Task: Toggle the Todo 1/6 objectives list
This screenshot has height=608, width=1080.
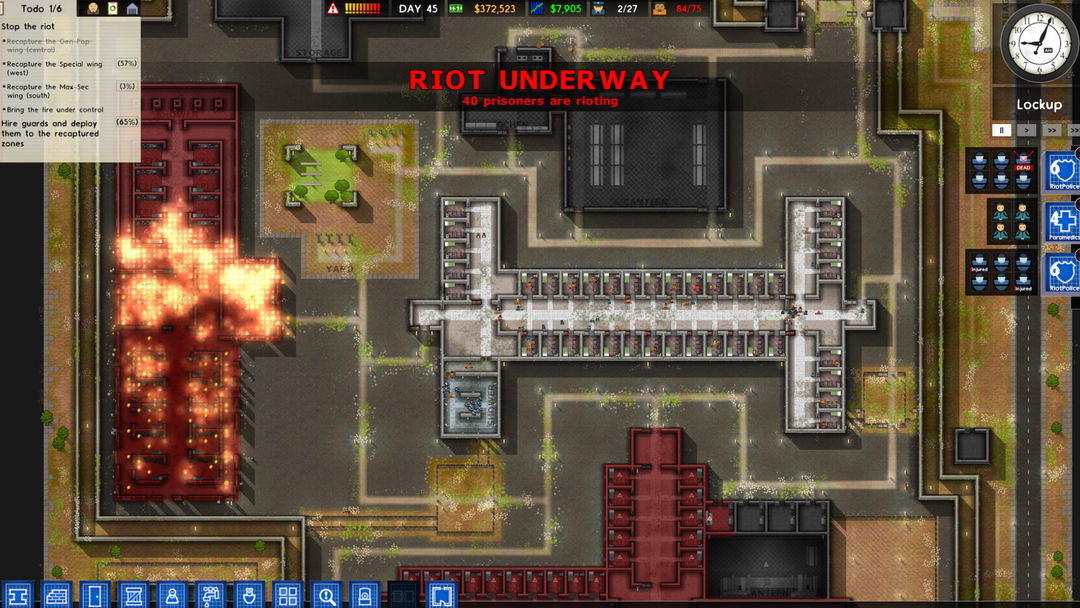Action: point(41,8)
